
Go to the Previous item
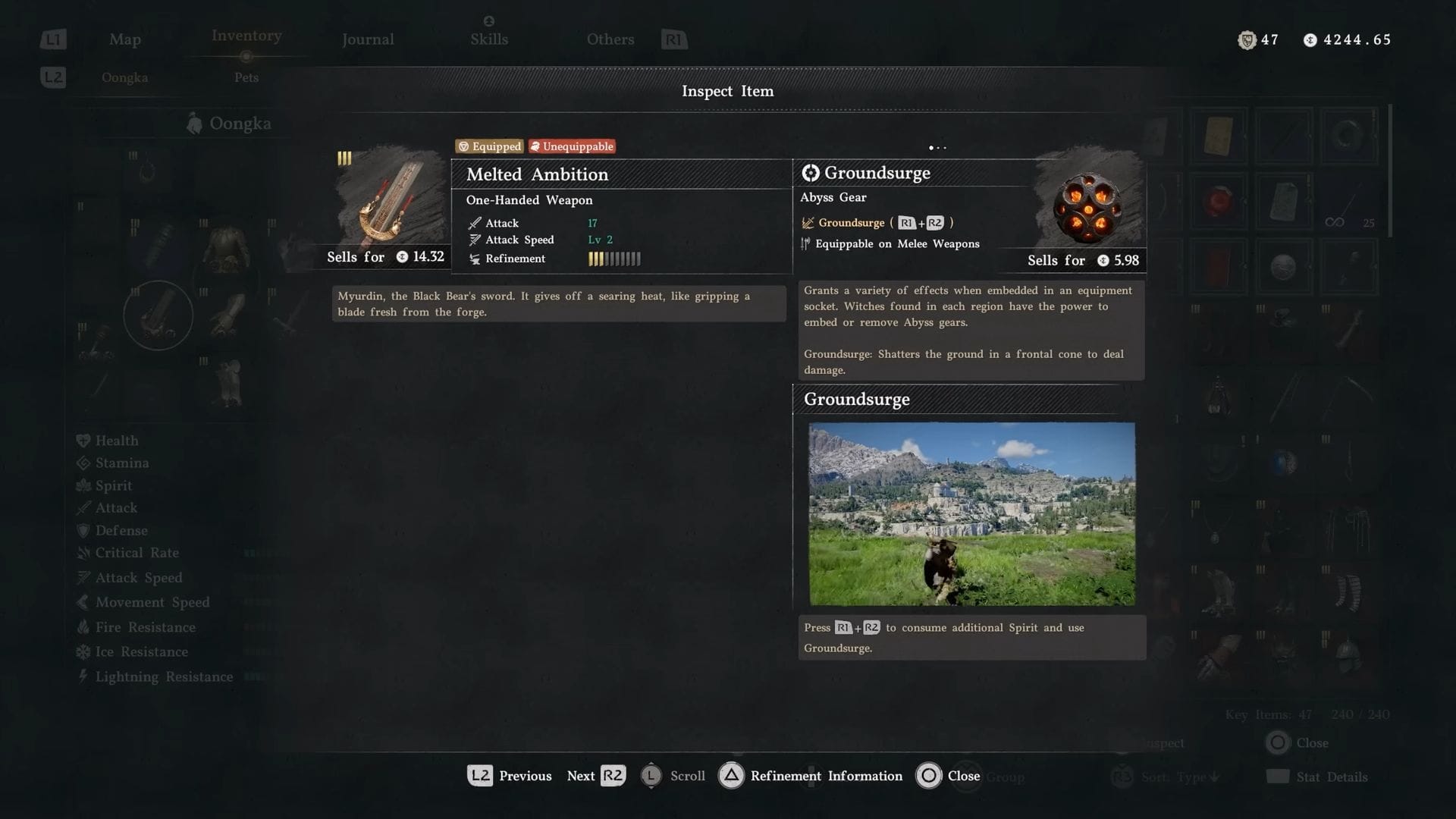coord(510,776)
